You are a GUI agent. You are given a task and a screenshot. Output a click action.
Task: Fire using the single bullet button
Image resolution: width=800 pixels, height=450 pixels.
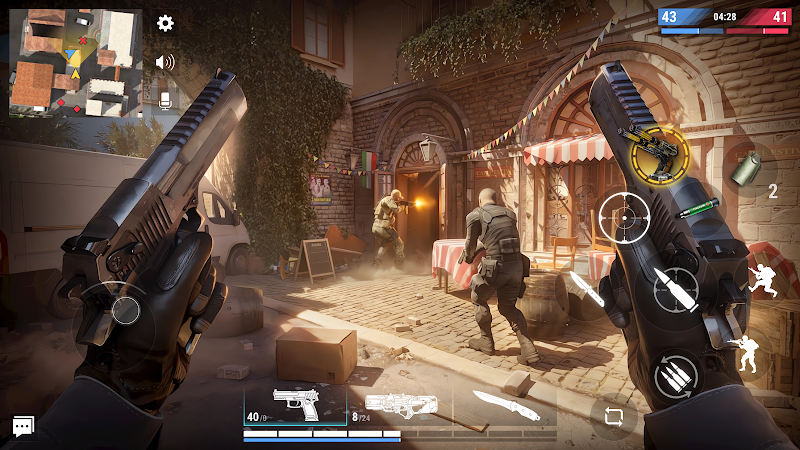(x=677, y=289)
